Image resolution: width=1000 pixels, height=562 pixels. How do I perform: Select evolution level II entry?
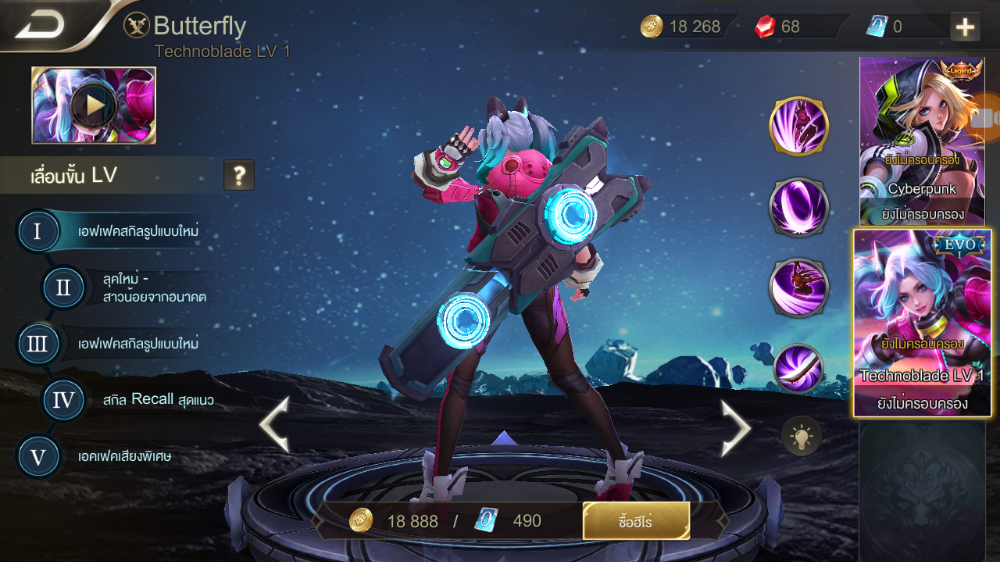[x=63, y=288]
